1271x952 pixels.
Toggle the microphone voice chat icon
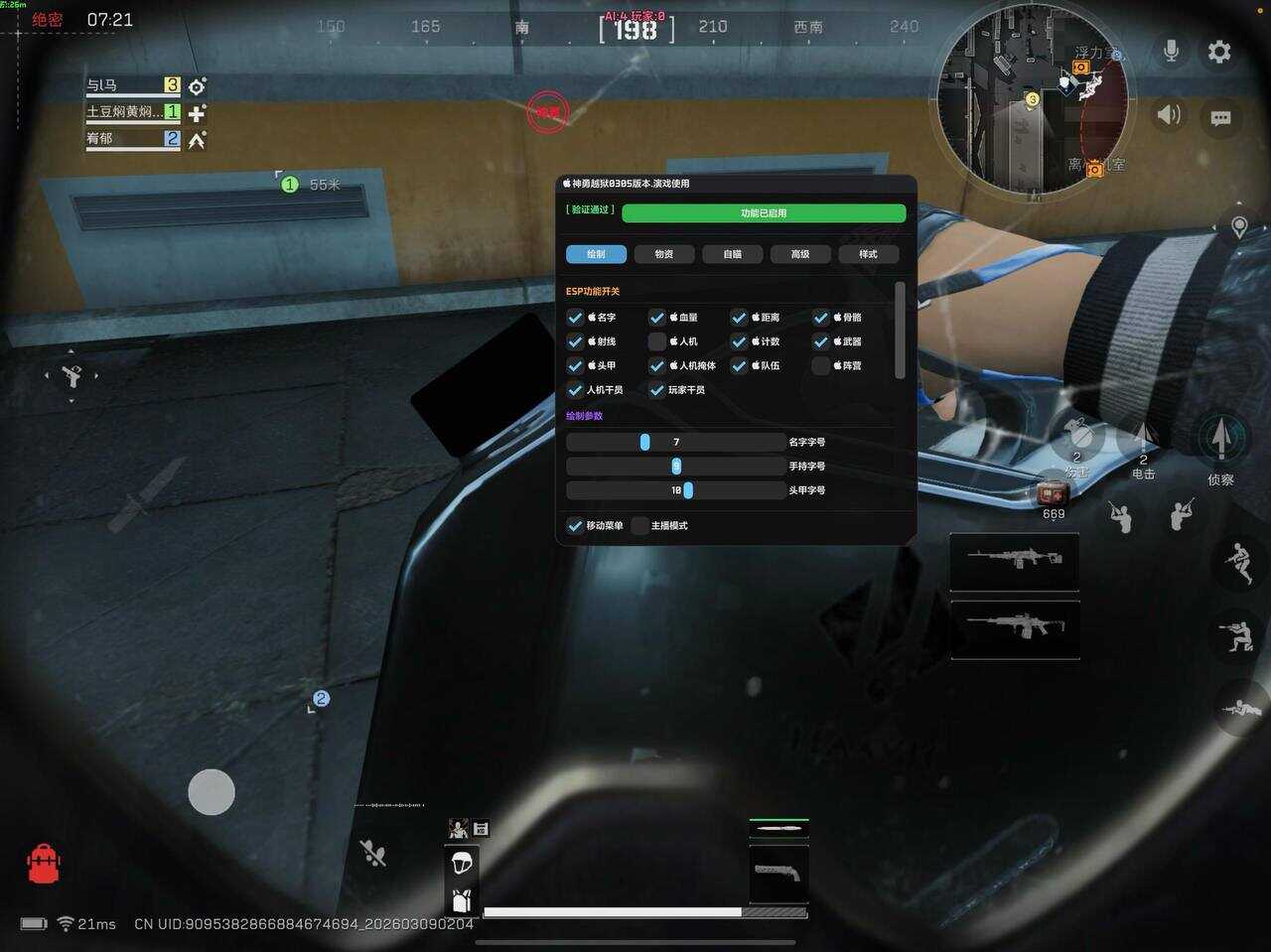1172,52
